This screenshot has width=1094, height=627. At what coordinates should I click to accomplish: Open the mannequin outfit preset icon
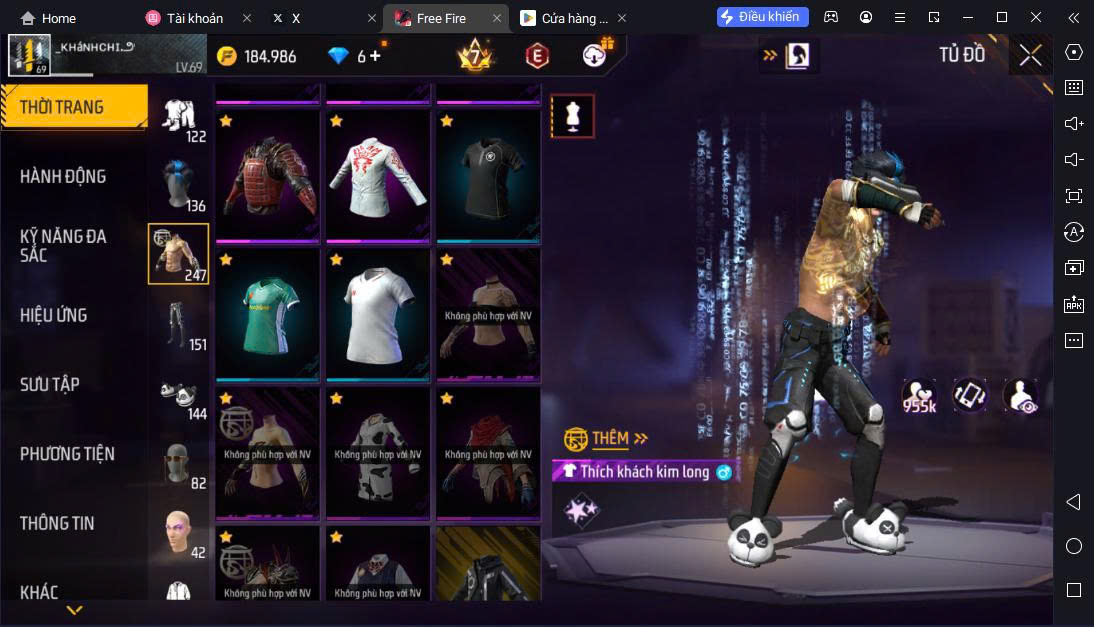[x=573, y=116]
